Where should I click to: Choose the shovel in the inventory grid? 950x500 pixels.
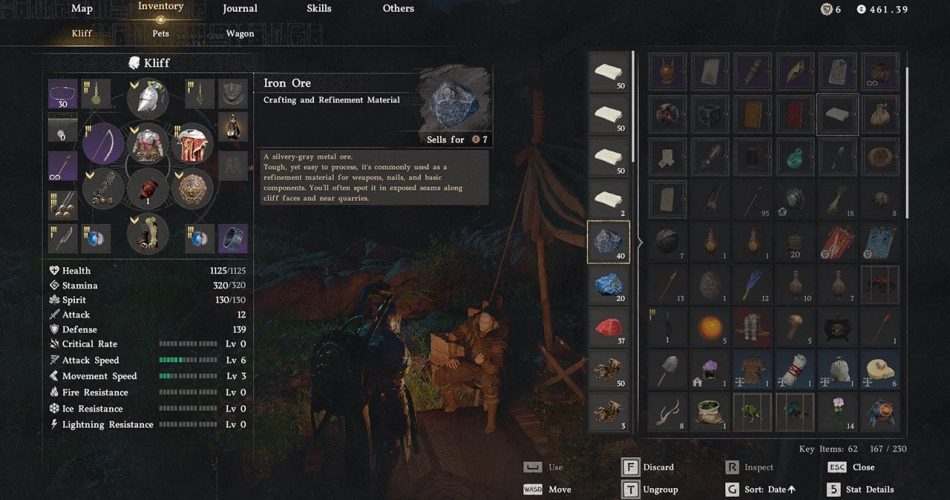tap(668, 370)
